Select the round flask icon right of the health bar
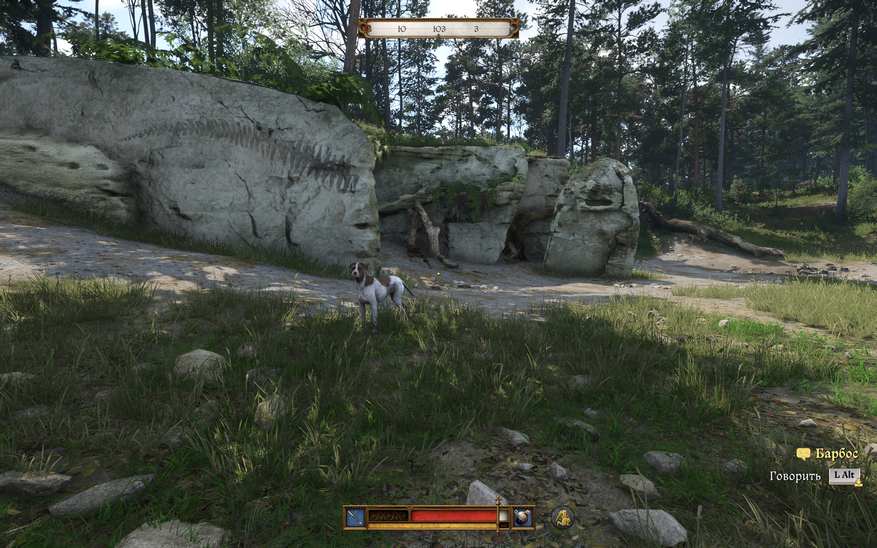The width and height of the screenshot is (877, 548). 523,517
